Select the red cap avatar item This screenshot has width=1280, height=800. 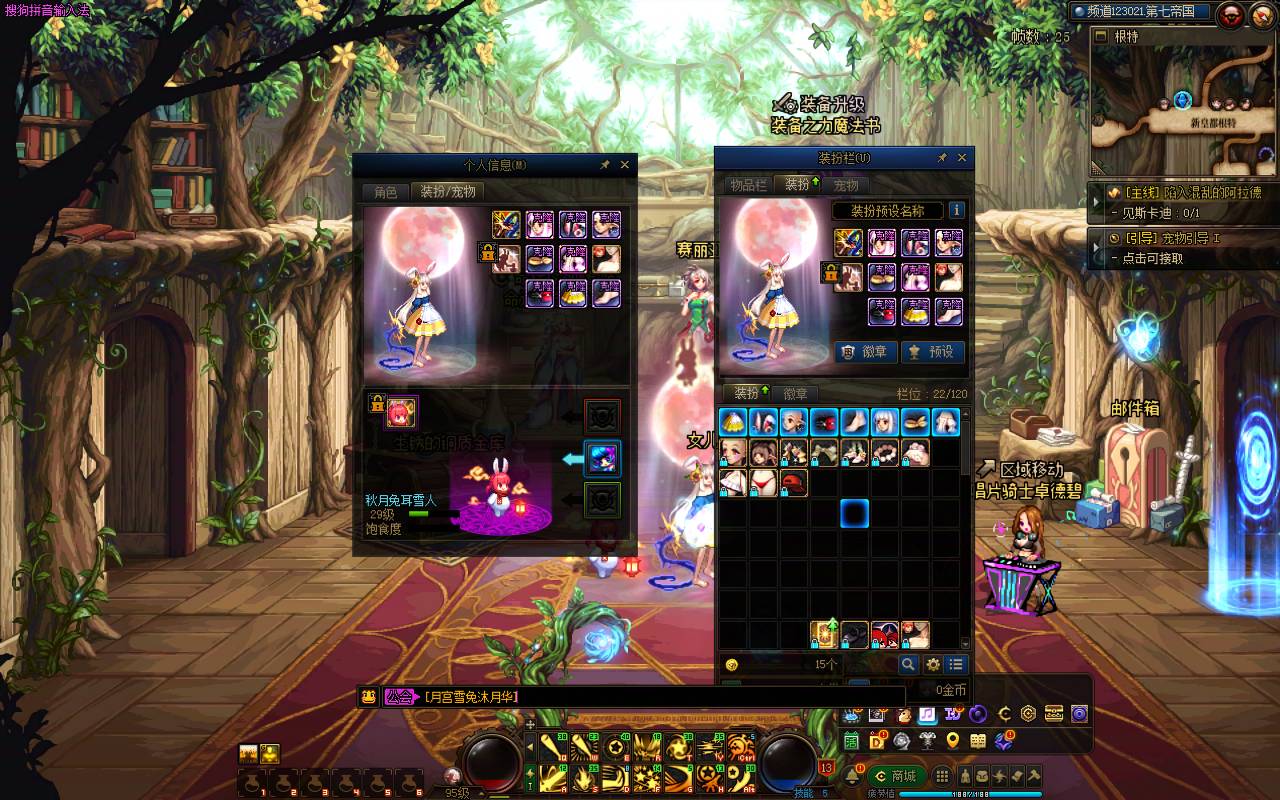tap(794, 483)
